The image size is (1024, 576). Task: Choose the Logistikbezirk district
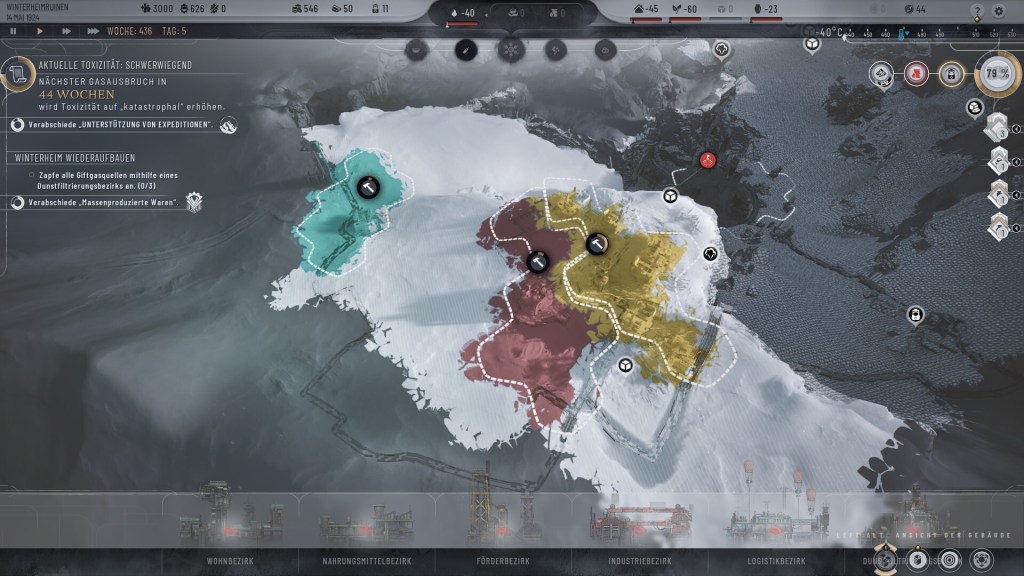(777, 561)
